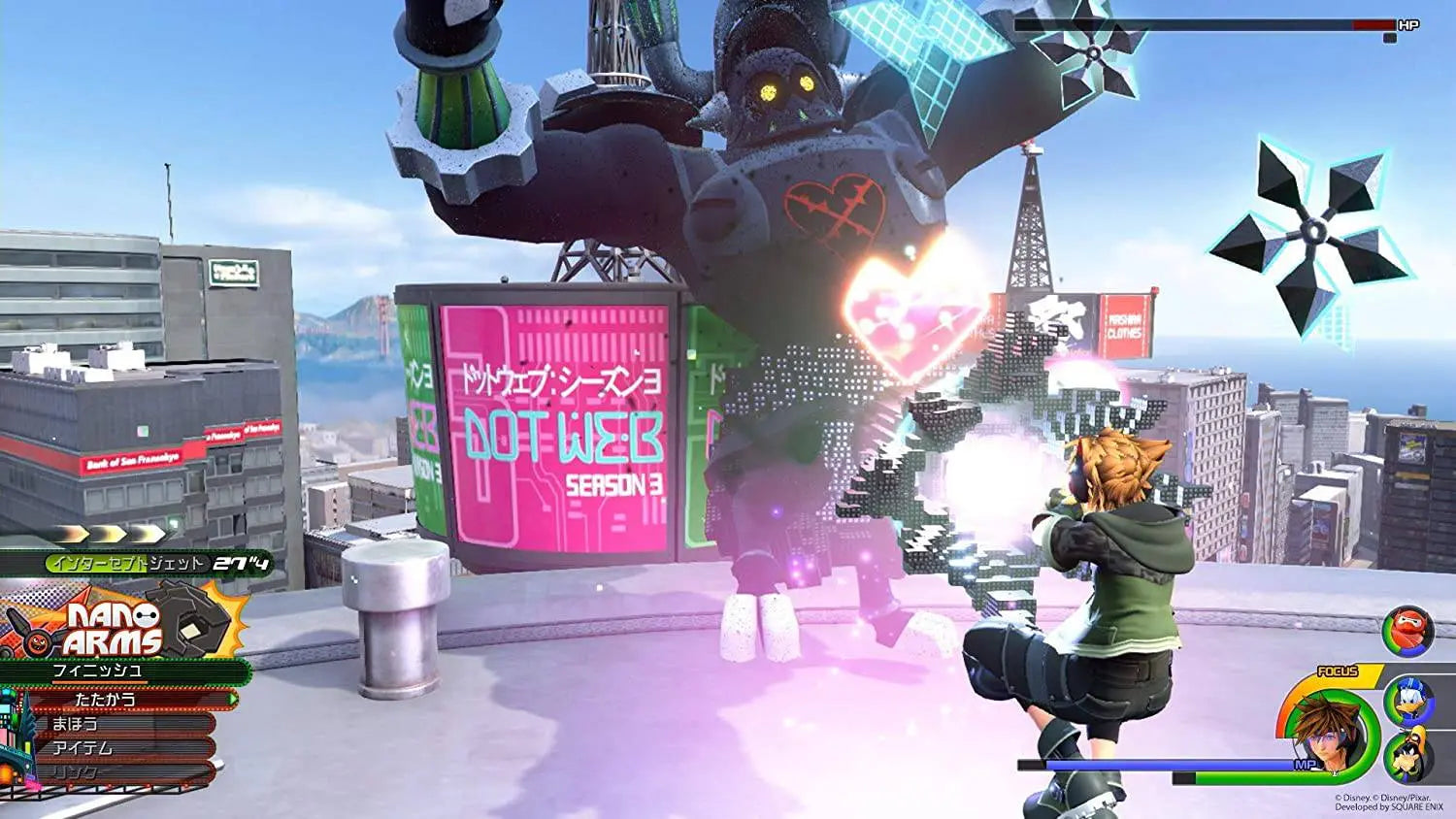
Task: Click the arrow marker on たたかう
Action: (x=232, y=700)
